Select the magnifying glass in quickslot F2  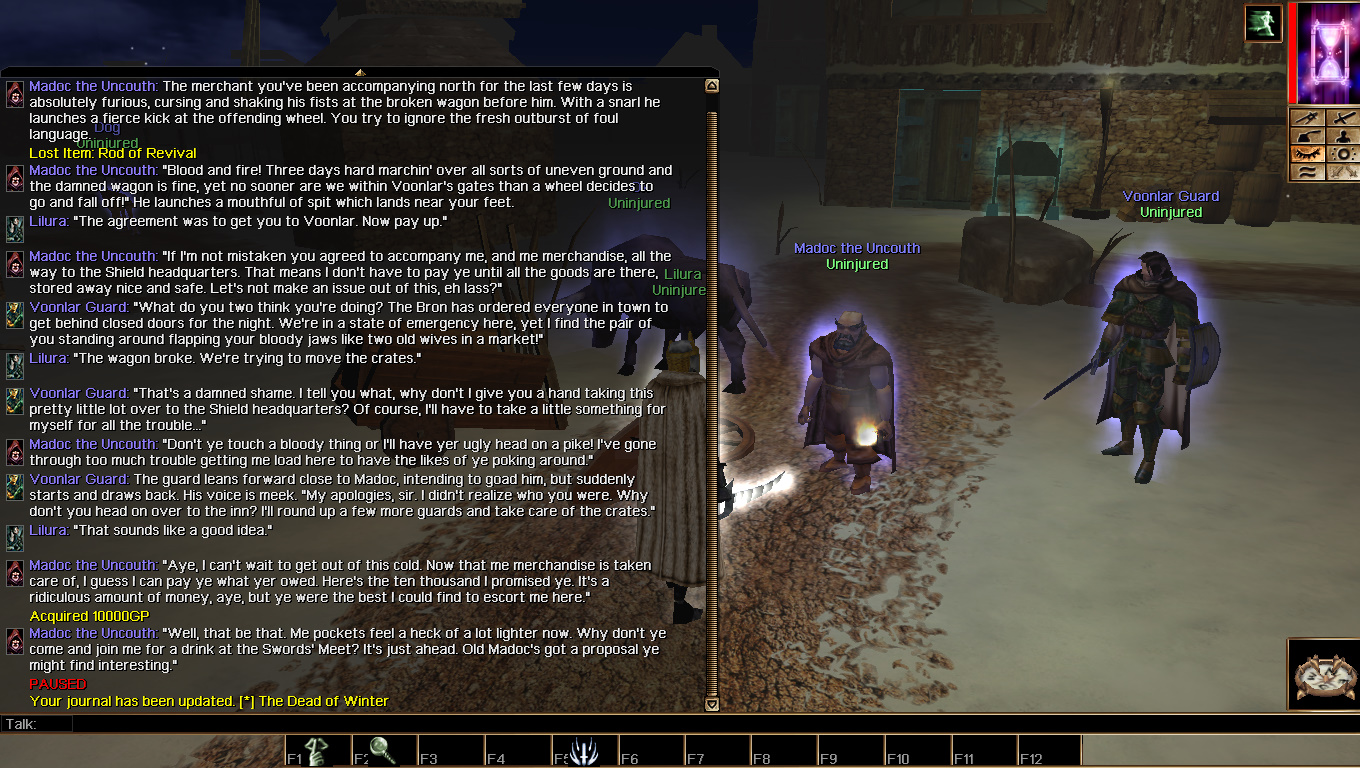pyautogui.click(x=382, y=748)
